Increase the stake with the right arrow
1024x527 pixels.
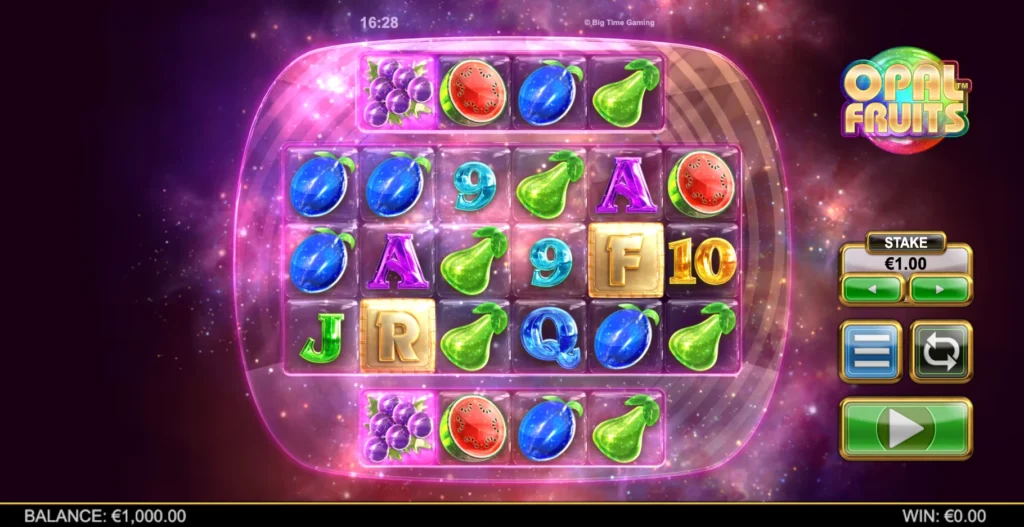tap(939, 289)
